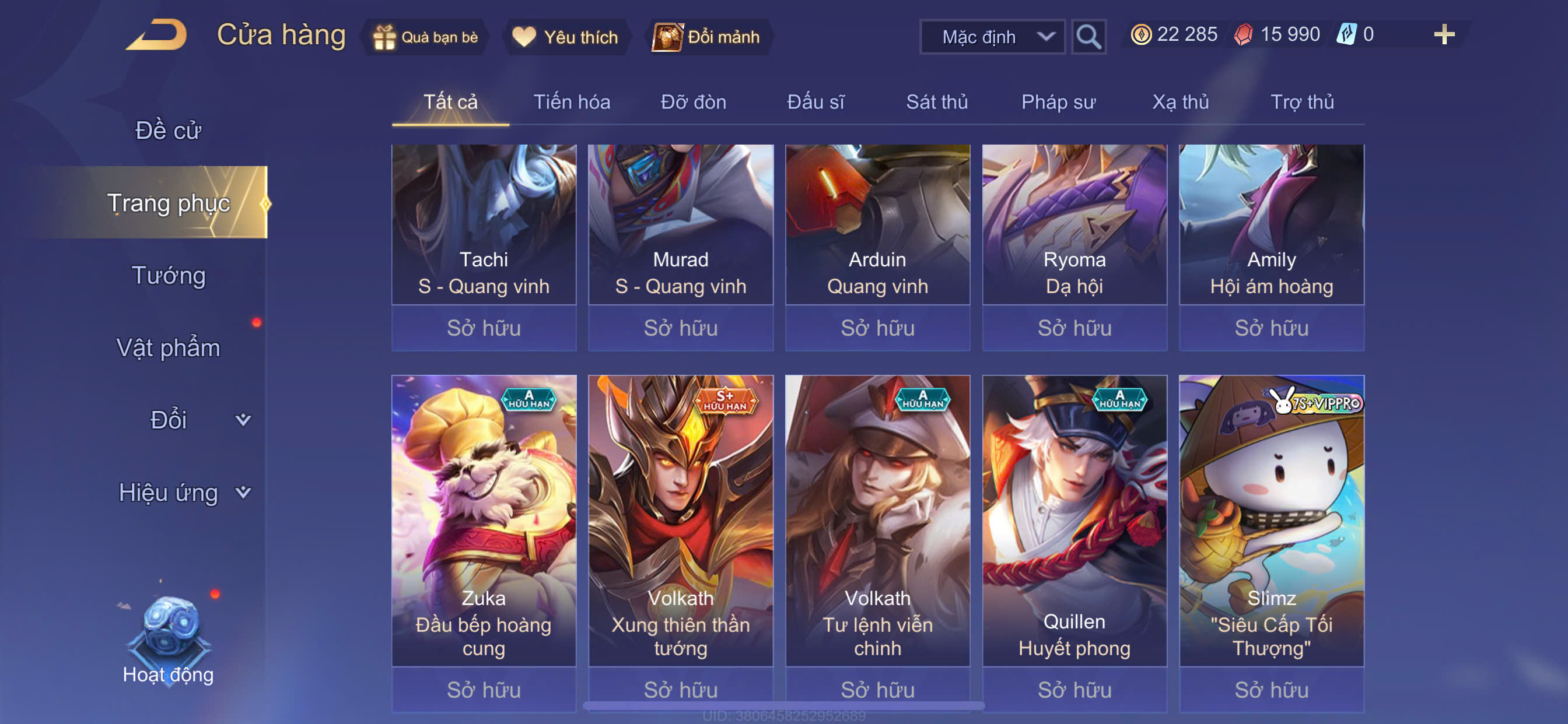The height and width of the screenshot is (724, 1568).
Task: Choose the Trợ thủ tab
Action: tap(1302, 101)
